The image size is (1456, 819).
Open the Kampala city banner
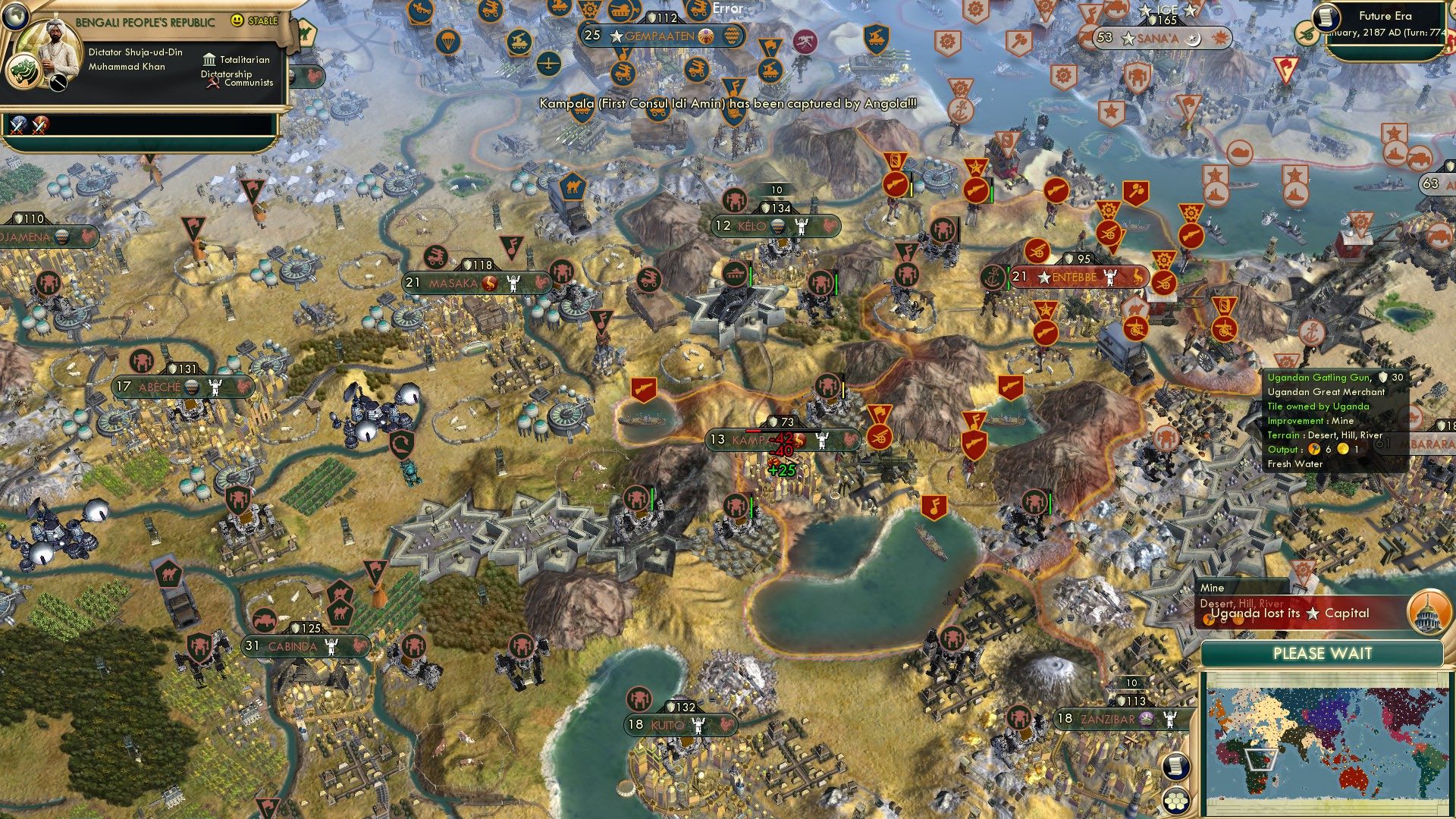751,438
